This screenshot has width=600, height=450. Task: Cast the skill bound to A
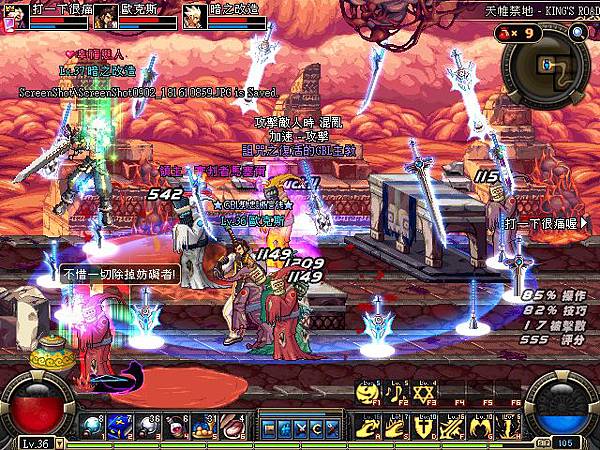pyautogui.click(x=371, y=425)
